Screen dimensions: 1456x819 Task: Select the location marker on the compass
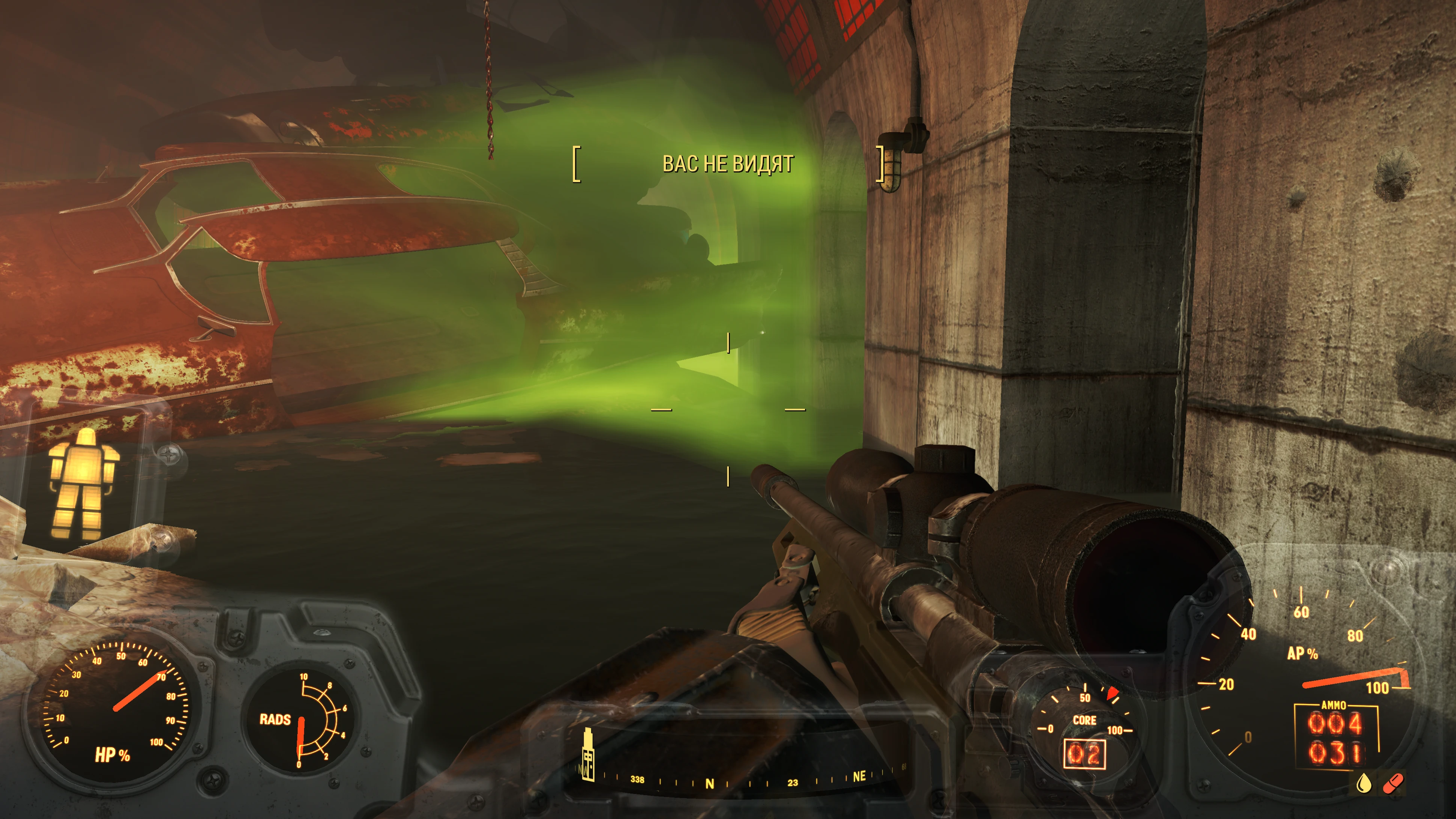coord(588,754)
